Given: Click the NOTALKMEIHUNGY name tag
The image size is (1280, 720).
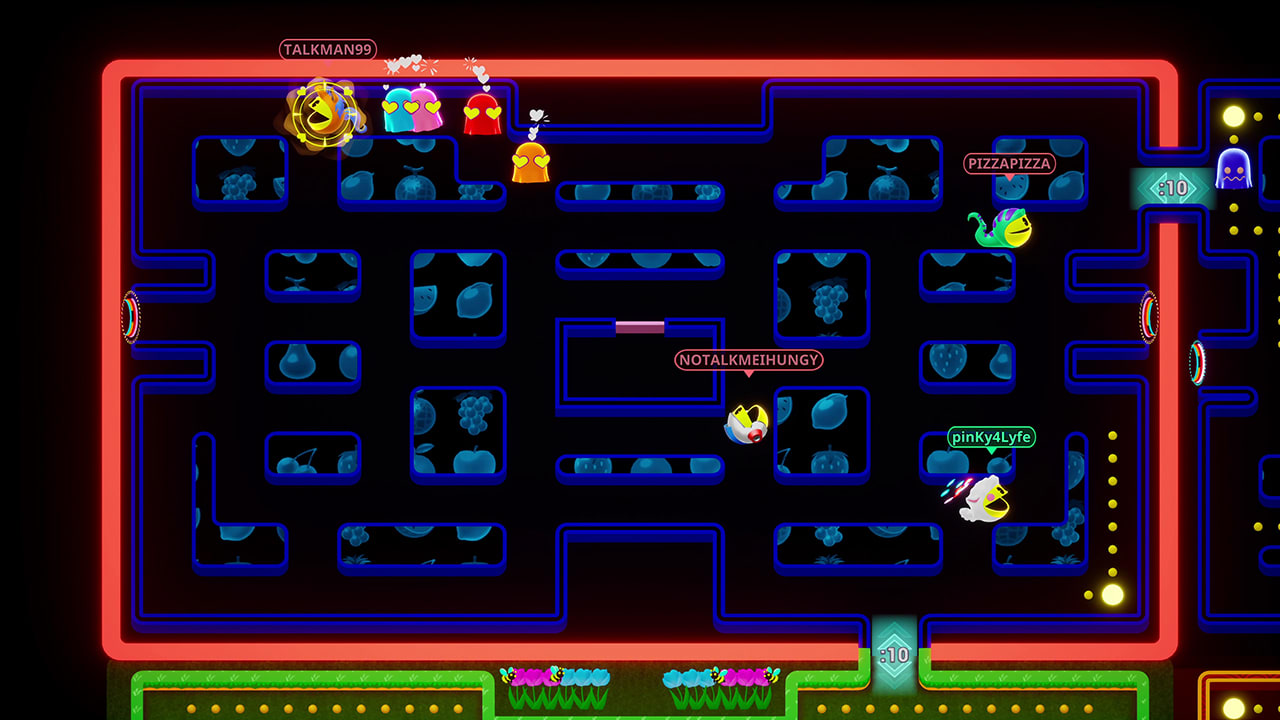Looking at the screenshot, I should 747,361.
